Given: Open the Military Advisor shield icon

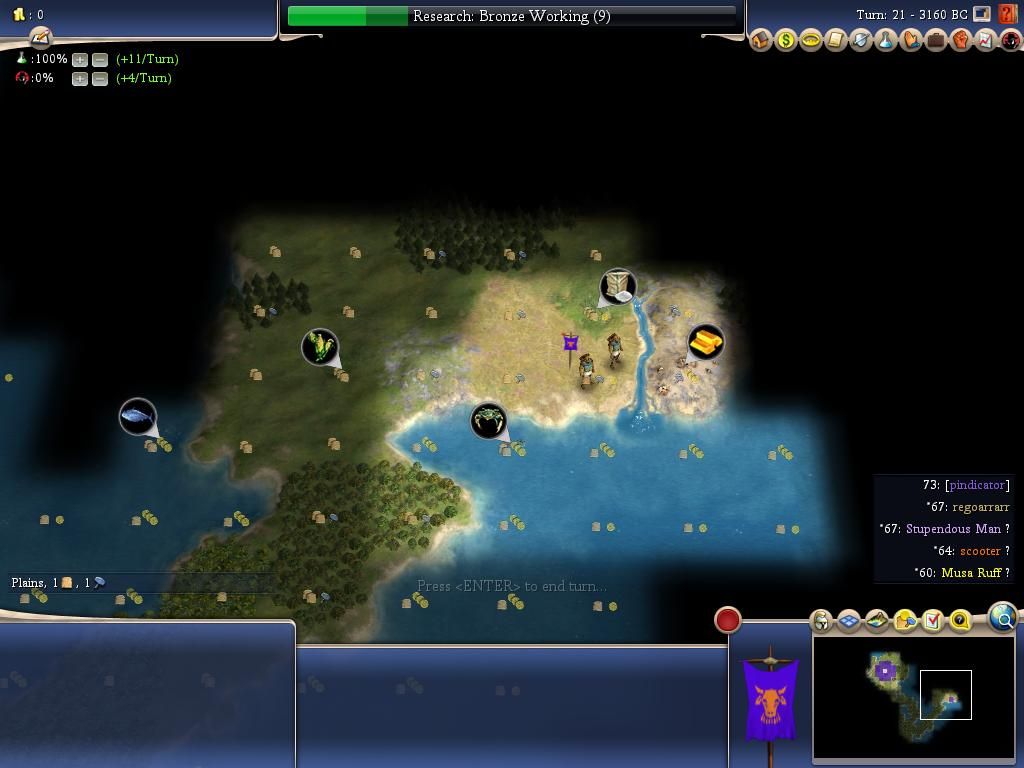Looking at the screenshot, I should coord(861,41).
